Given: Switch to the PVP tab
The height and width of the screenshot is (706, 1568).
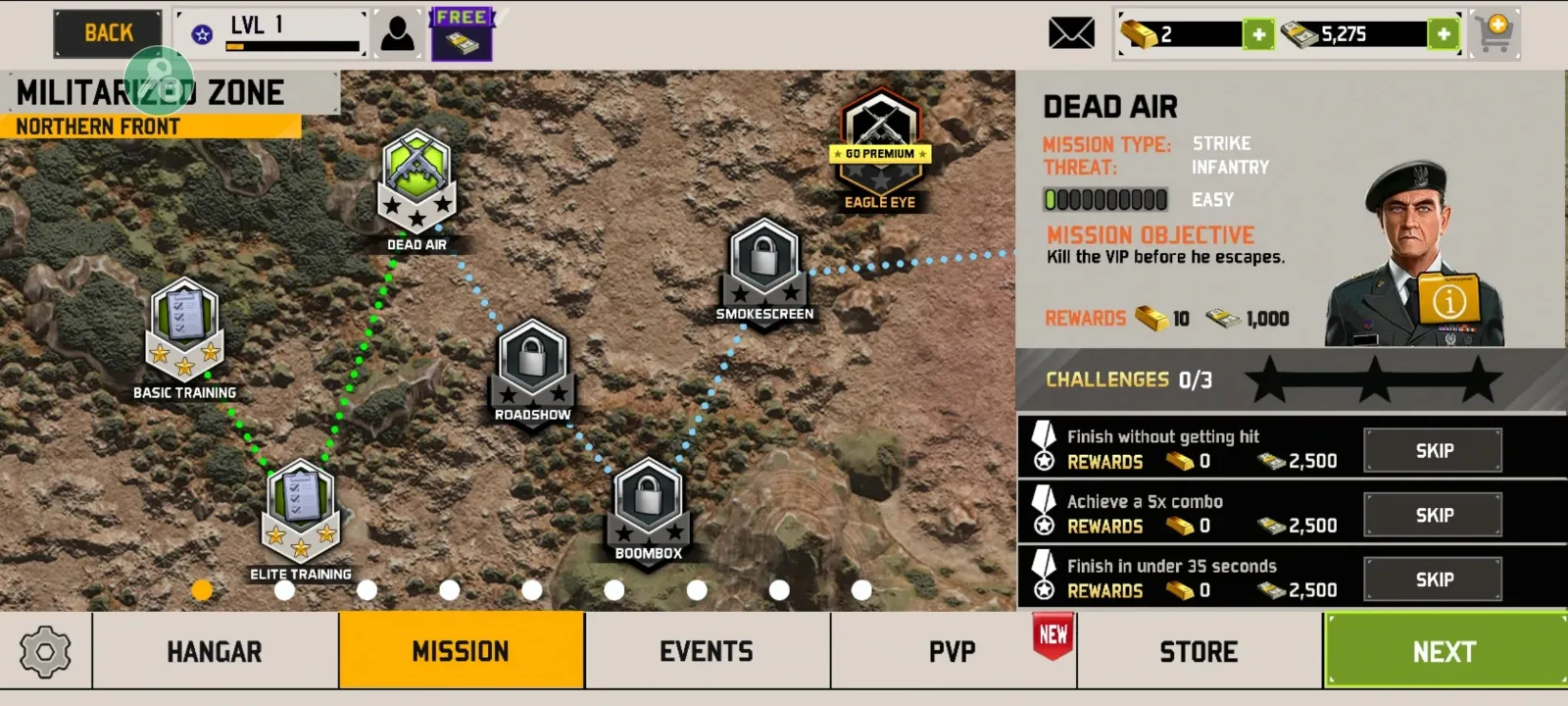Looking at the screenshot, I should tap(953, 651).
